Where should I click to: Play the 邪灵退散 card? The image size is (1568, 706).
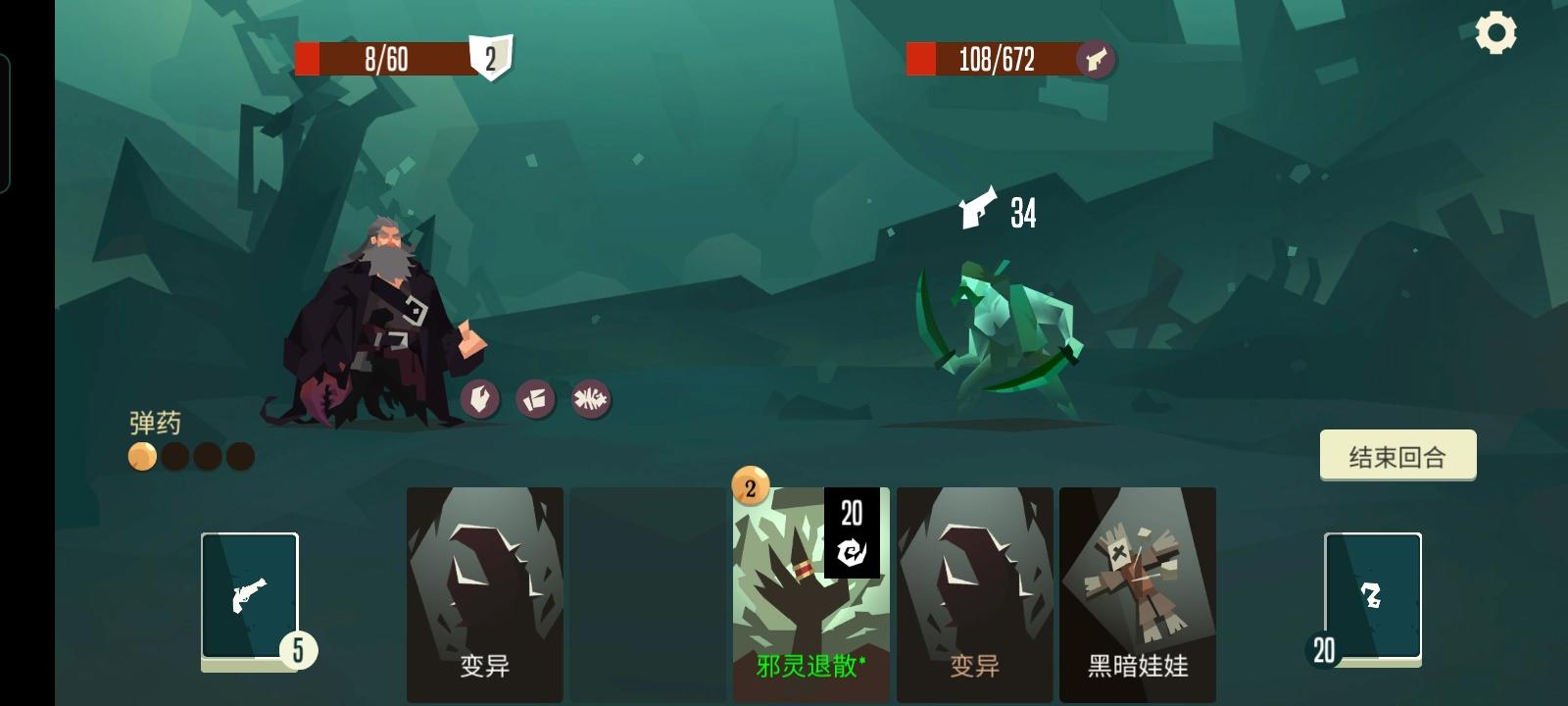click(x=808, y=588)
